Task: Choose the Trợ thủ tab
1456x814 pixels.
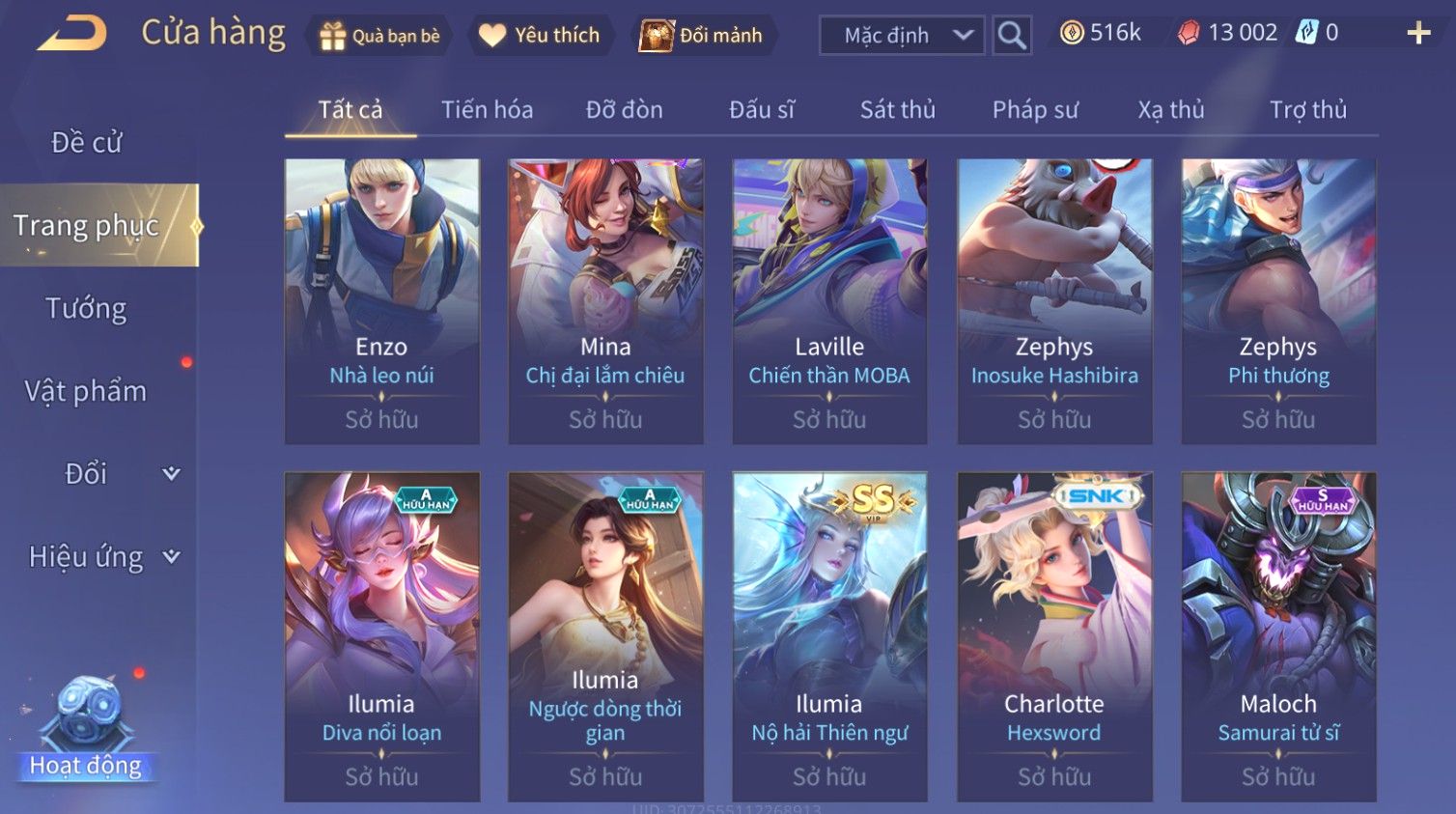Action: point(1307,110)
